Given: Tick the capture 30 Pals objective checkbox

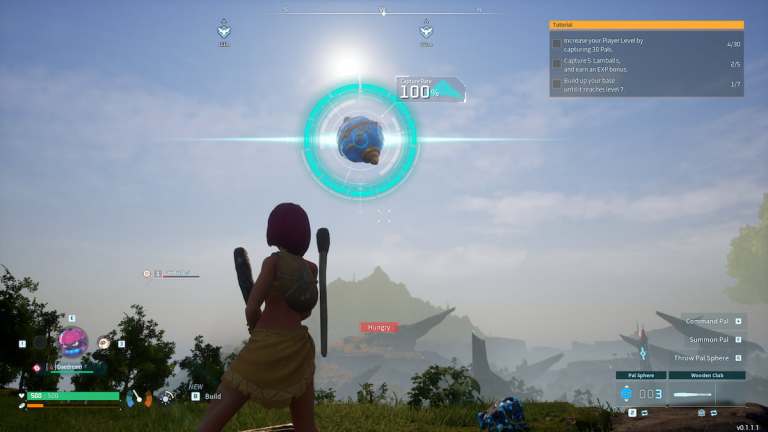Looking at the screenshot, I should pos(557,44).
